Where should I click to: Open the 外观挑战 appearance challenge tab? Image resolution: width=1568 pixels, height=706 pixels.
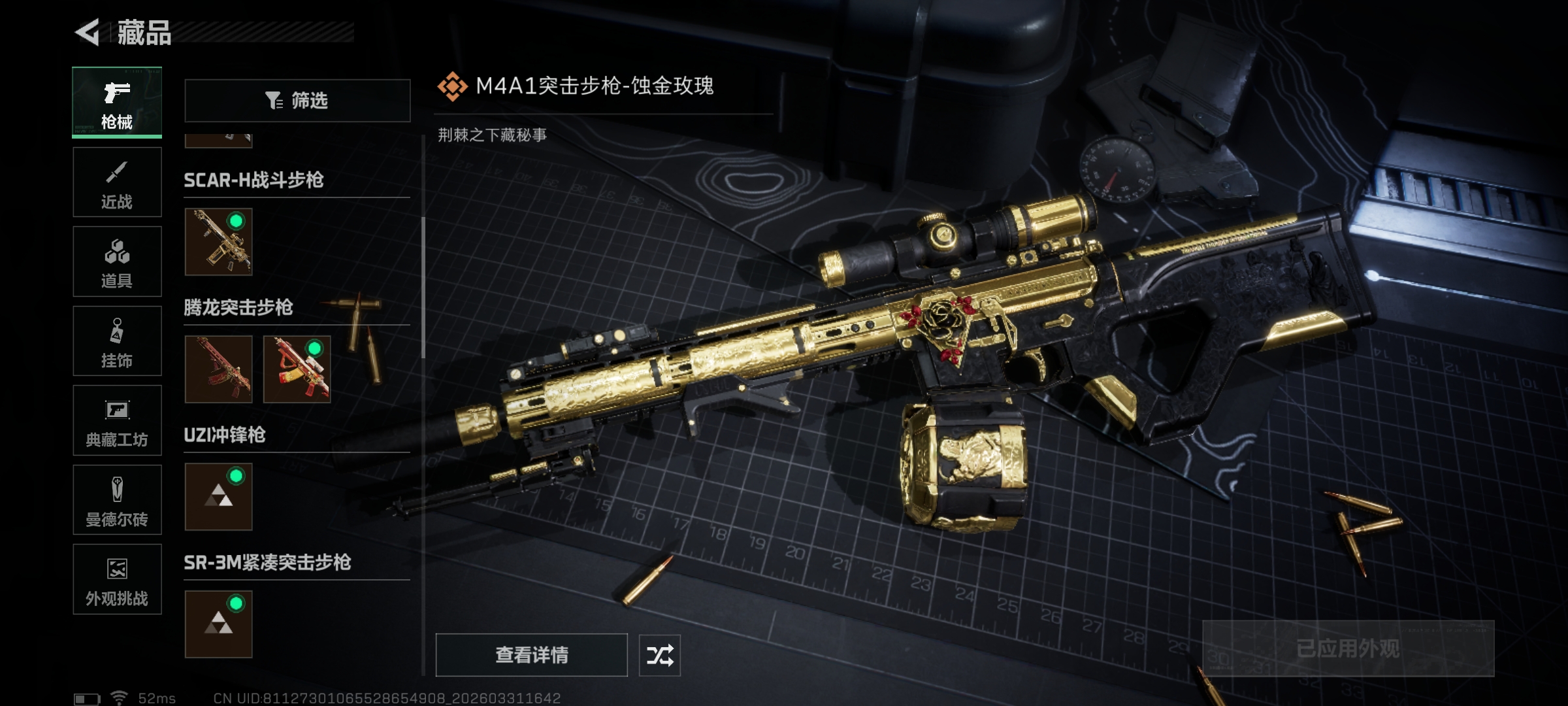(x=117, y=579)
